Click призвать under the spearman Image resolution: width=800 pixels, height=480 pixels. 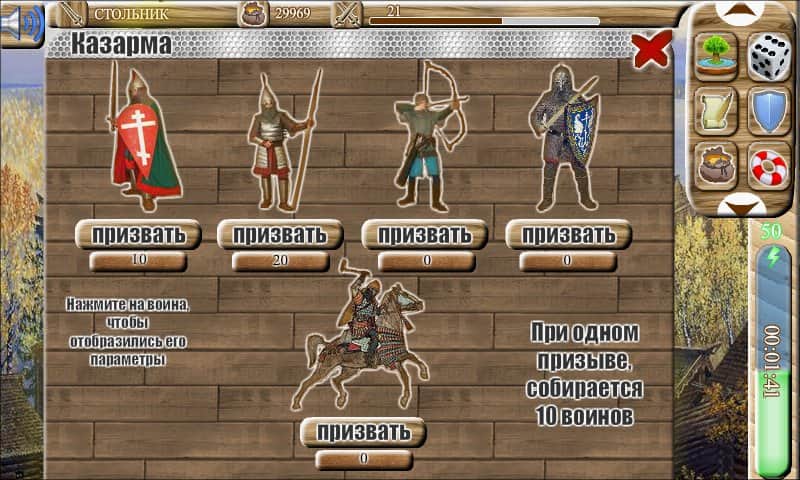280,236
